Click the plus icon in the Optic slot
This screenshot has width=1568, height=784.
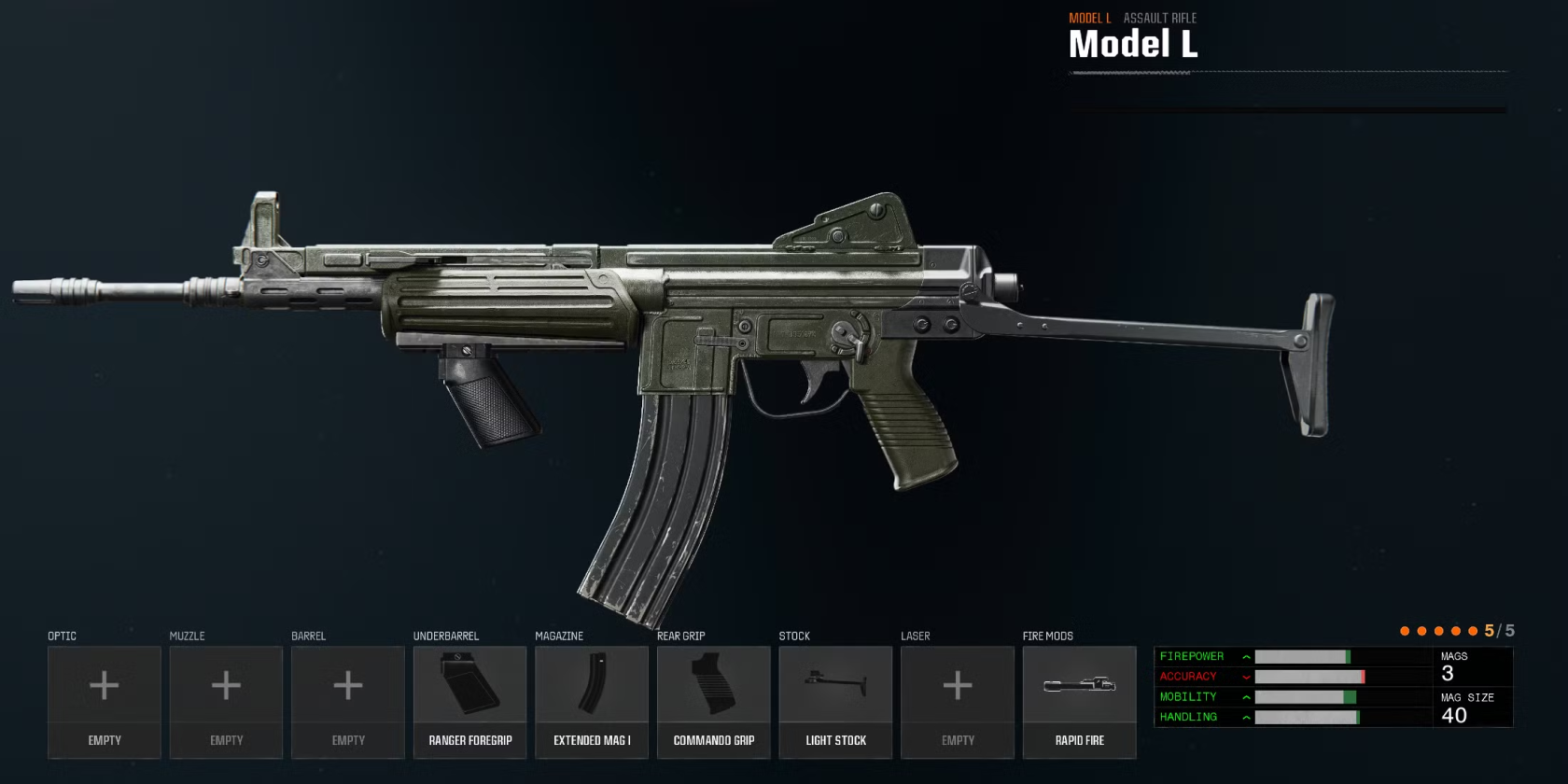[104, 687]
